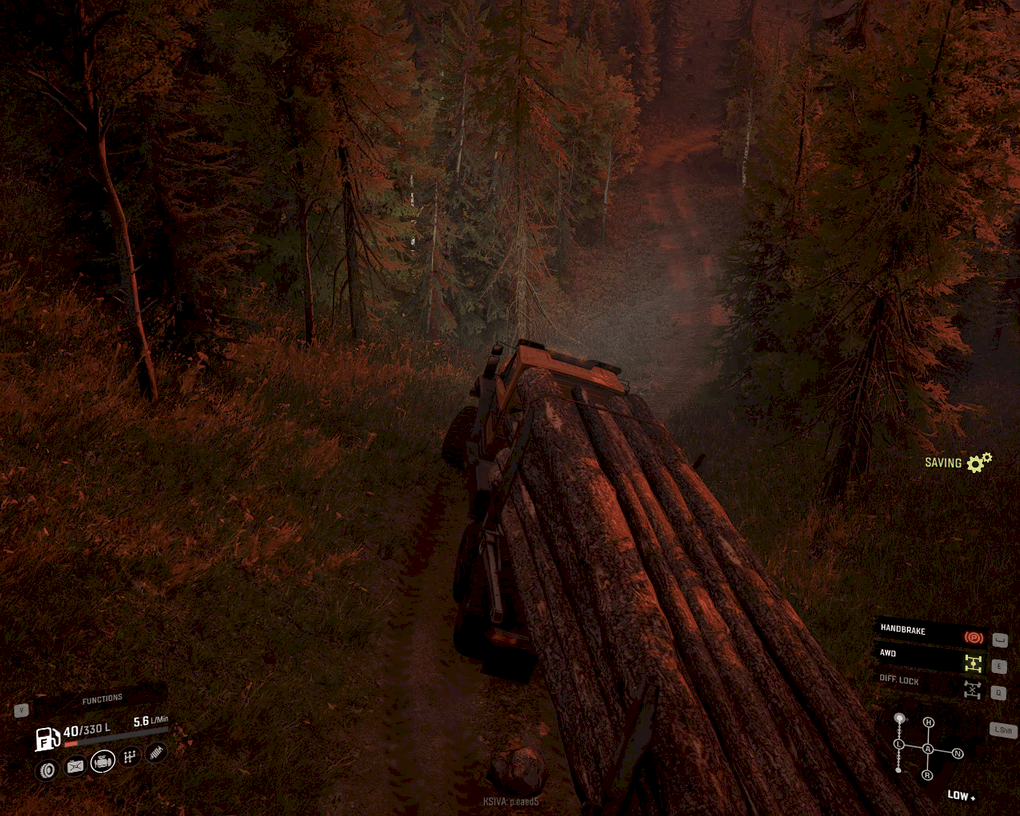Shift into N neutral gear
1020x816 pixels.
(957, 753)
